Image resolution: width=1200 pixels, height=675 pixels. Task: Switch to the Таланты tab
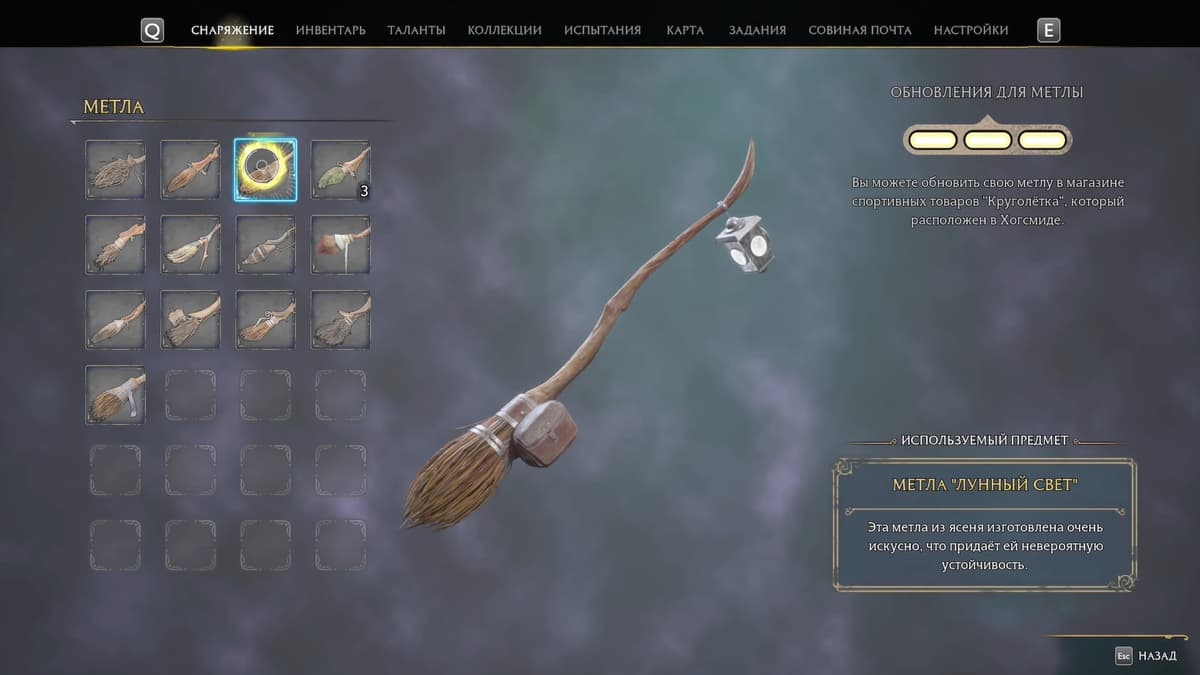(416, 30)
